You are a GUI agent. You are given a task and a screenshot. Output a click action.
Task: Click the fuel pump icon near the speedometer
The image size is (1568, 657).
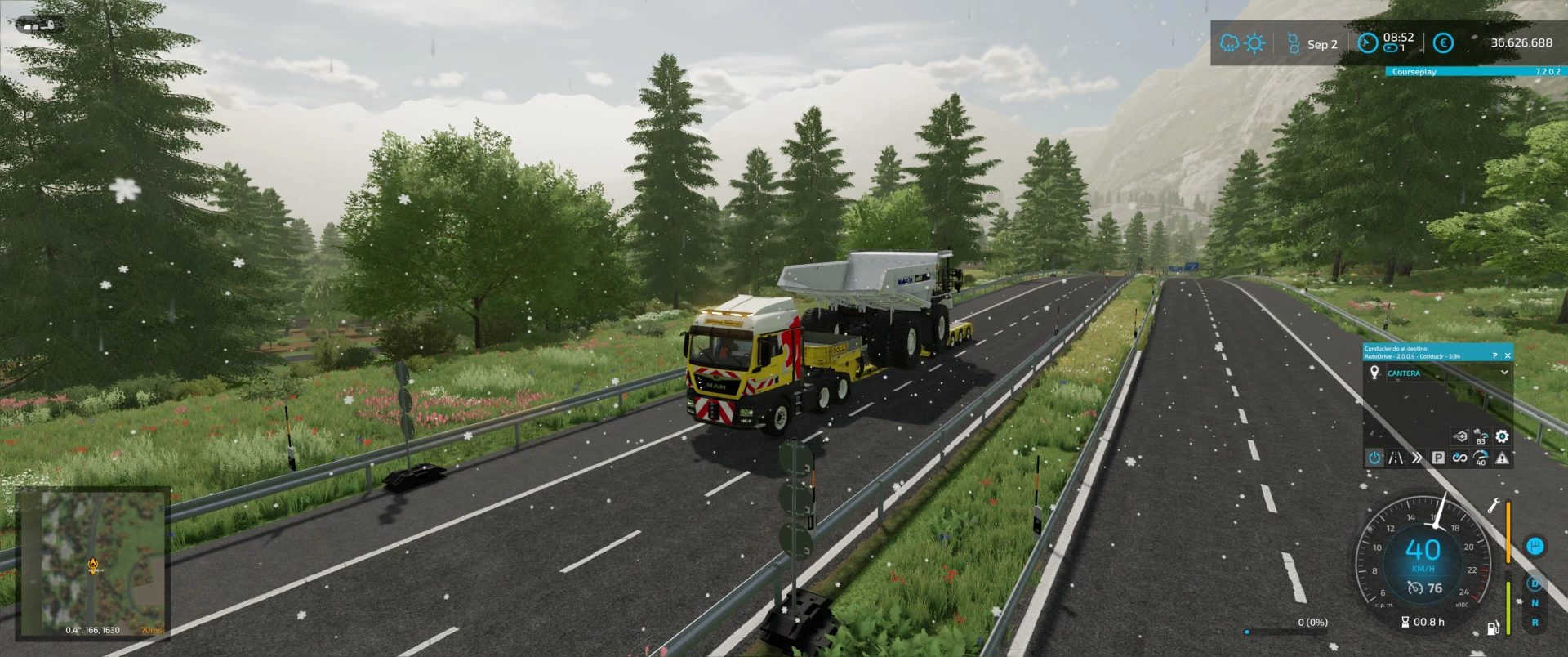tap(1492, 628)
